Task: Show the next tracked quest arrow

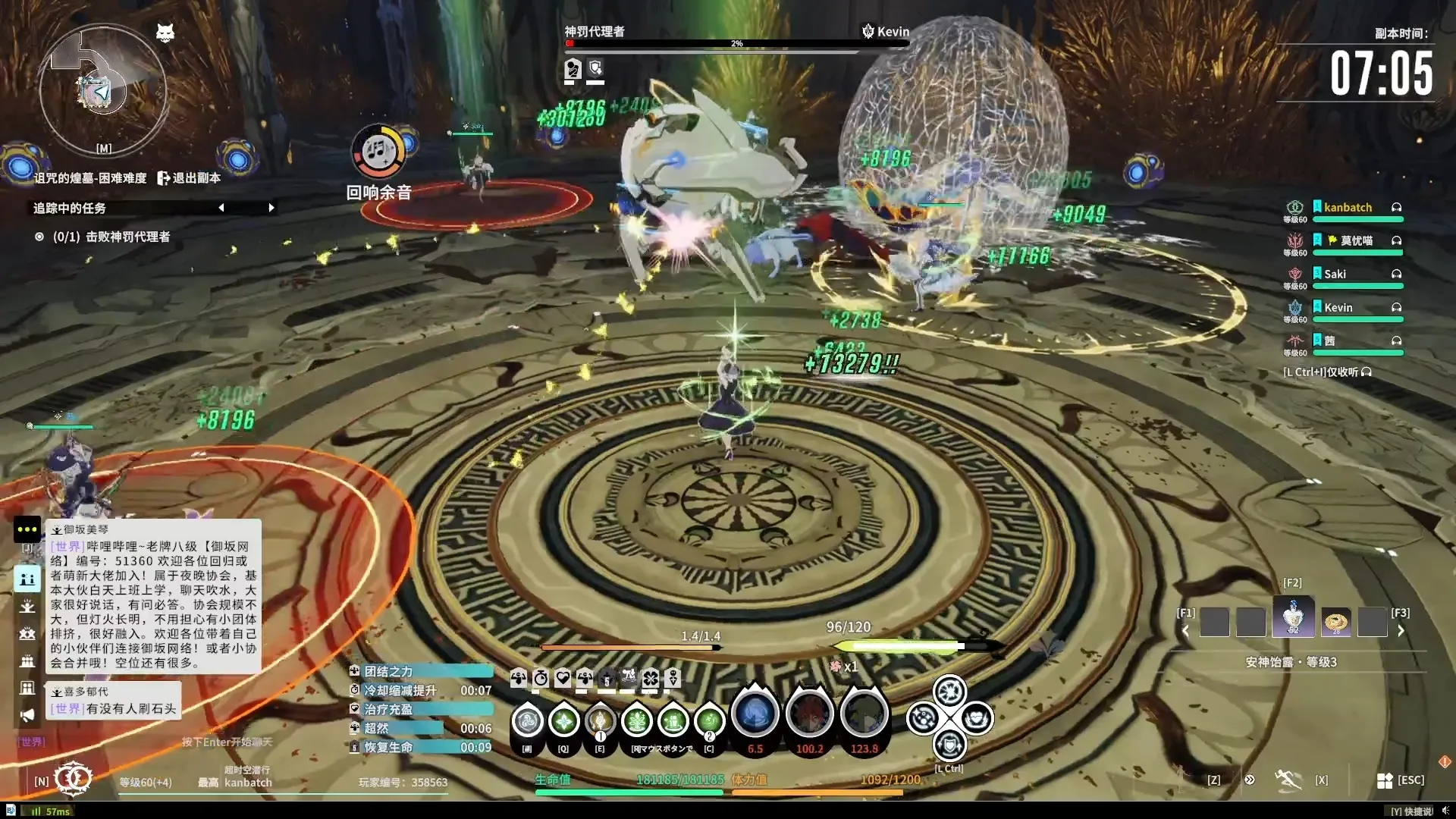Action: click(x=271, y=208)
